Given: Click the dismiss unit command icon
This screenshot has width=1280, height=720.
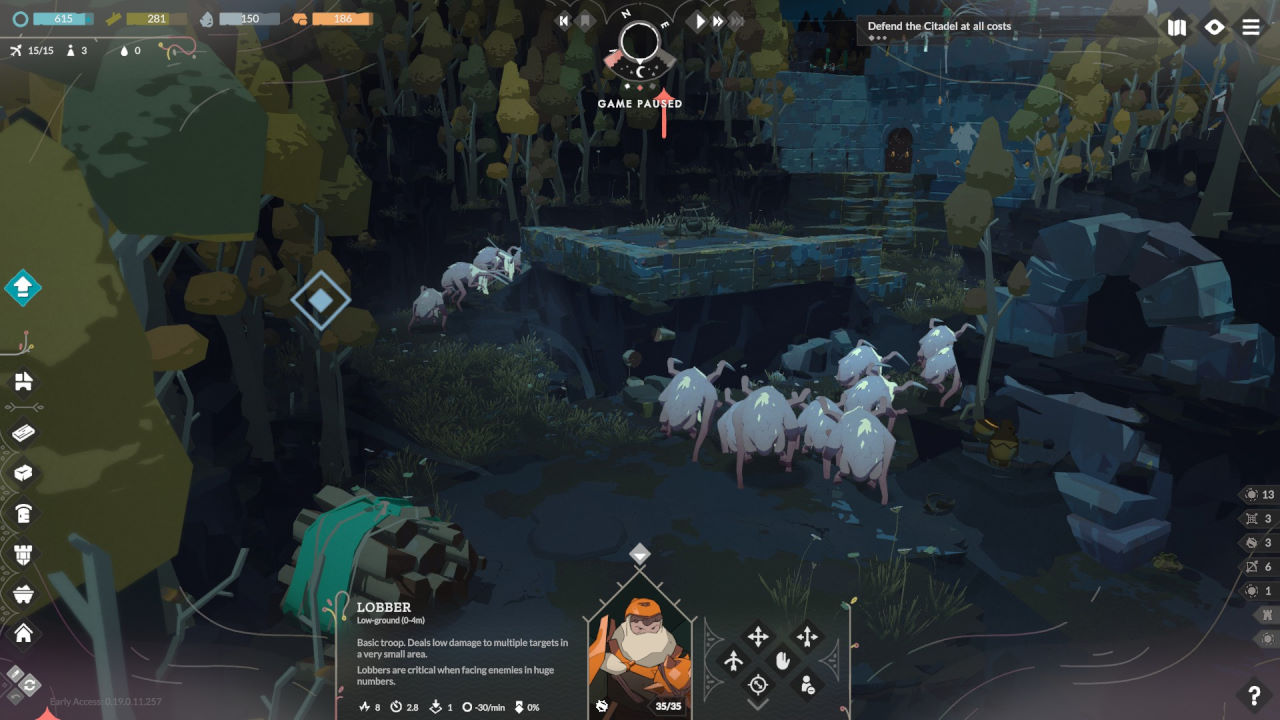Looking at the screenshot, I should click(806, 685).
